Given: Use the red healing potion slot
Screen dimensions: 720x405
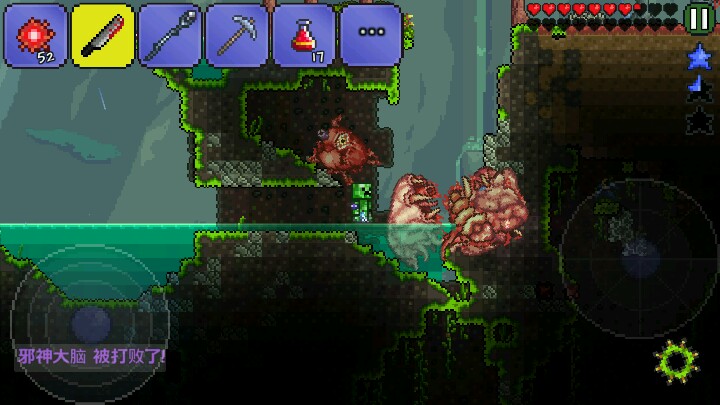Looking at the screenshot, I should (304, 35).
